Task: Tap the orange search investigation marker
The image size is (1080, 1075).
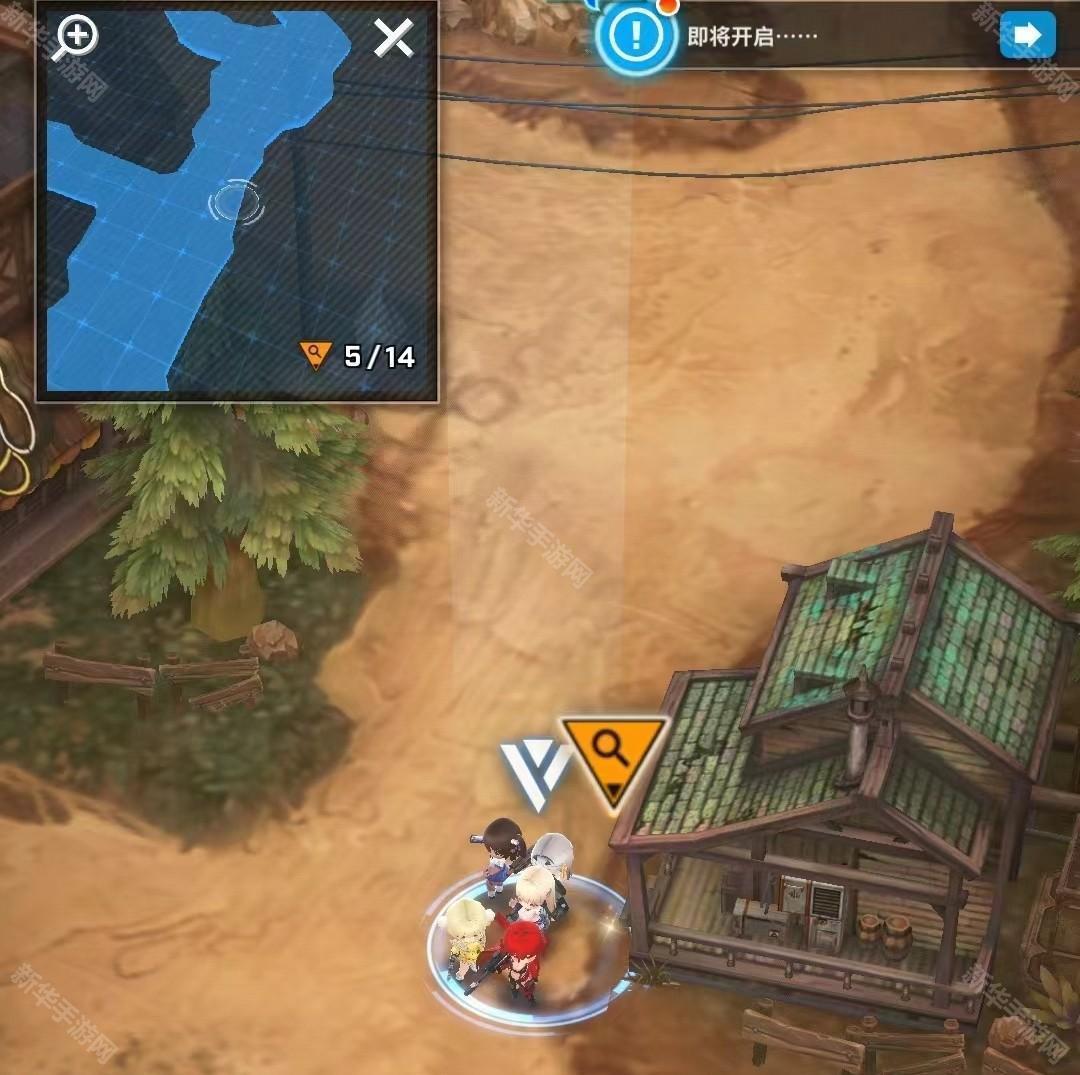Action: 614,753
